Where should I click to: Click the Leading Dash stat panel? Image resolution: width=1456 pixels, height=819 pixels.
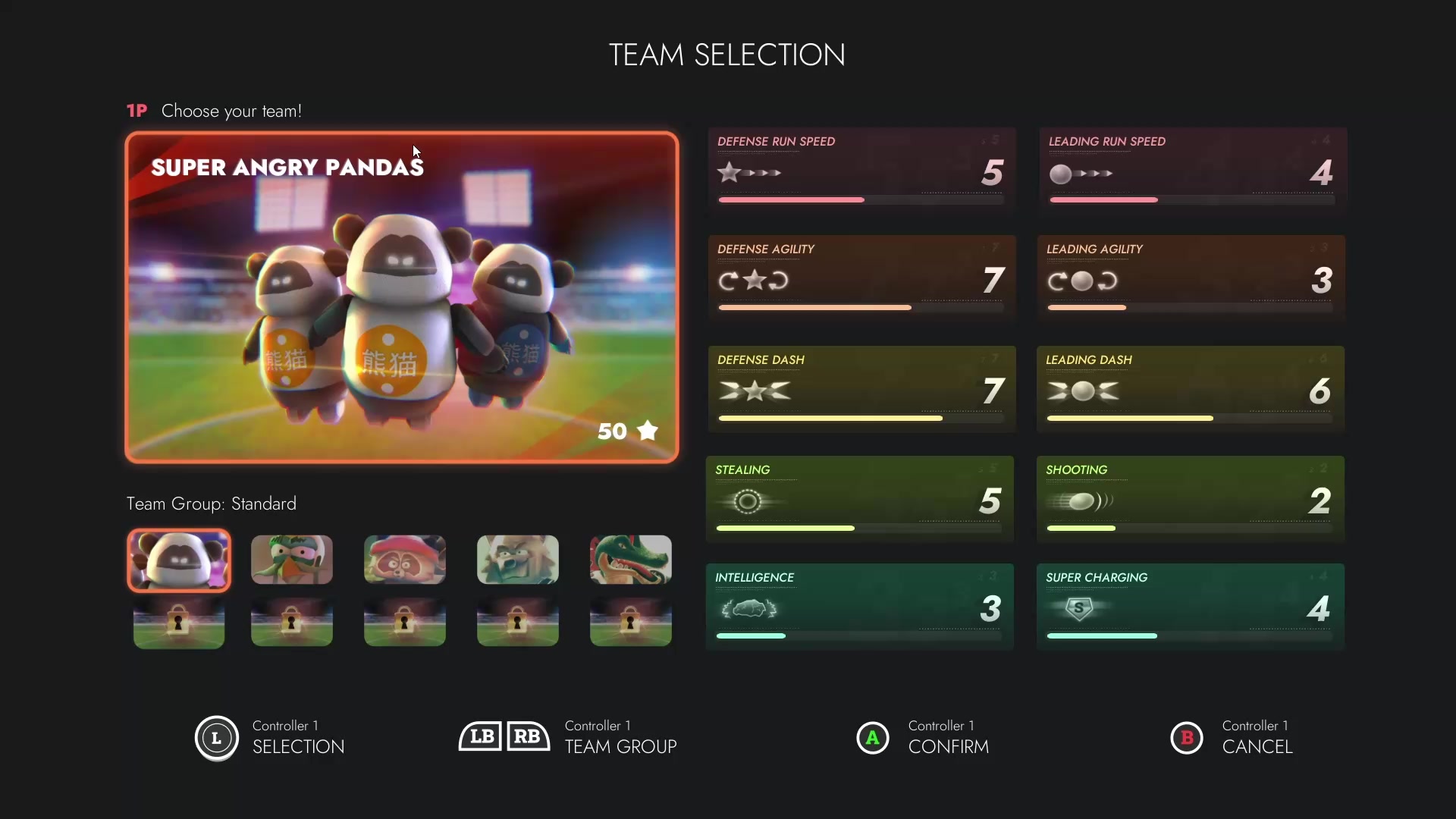point(1191,388)
